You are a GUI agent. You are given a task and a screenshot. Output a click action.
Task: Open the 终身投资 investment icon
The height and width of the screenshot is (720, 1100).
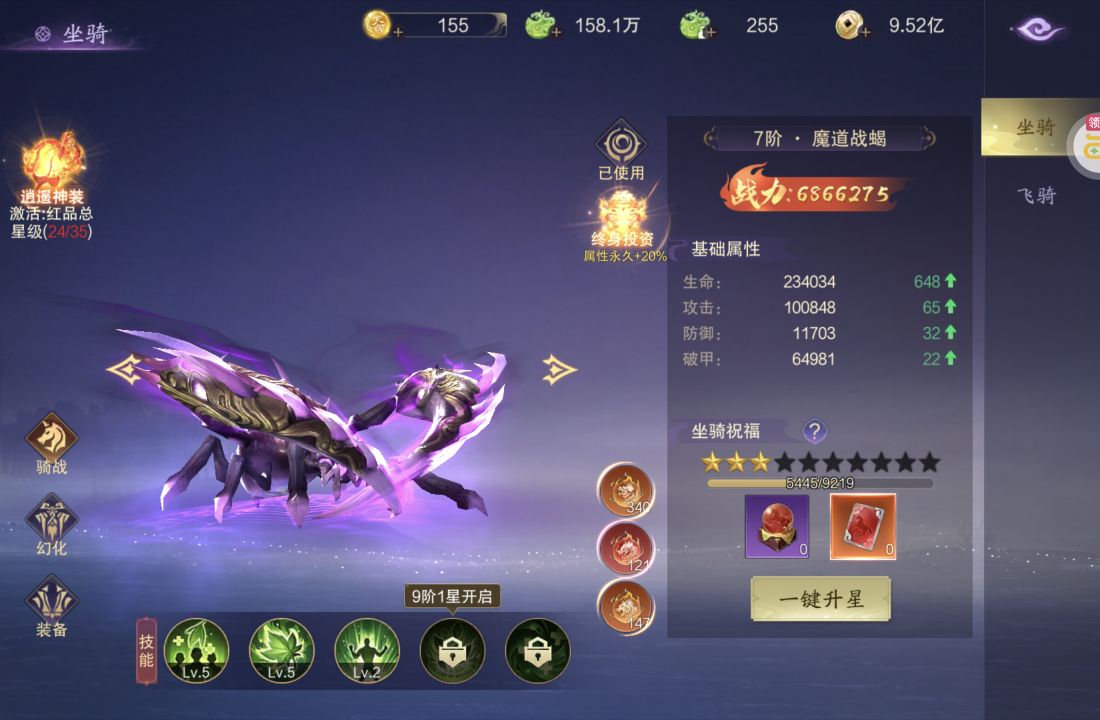(x=623, y=216)
